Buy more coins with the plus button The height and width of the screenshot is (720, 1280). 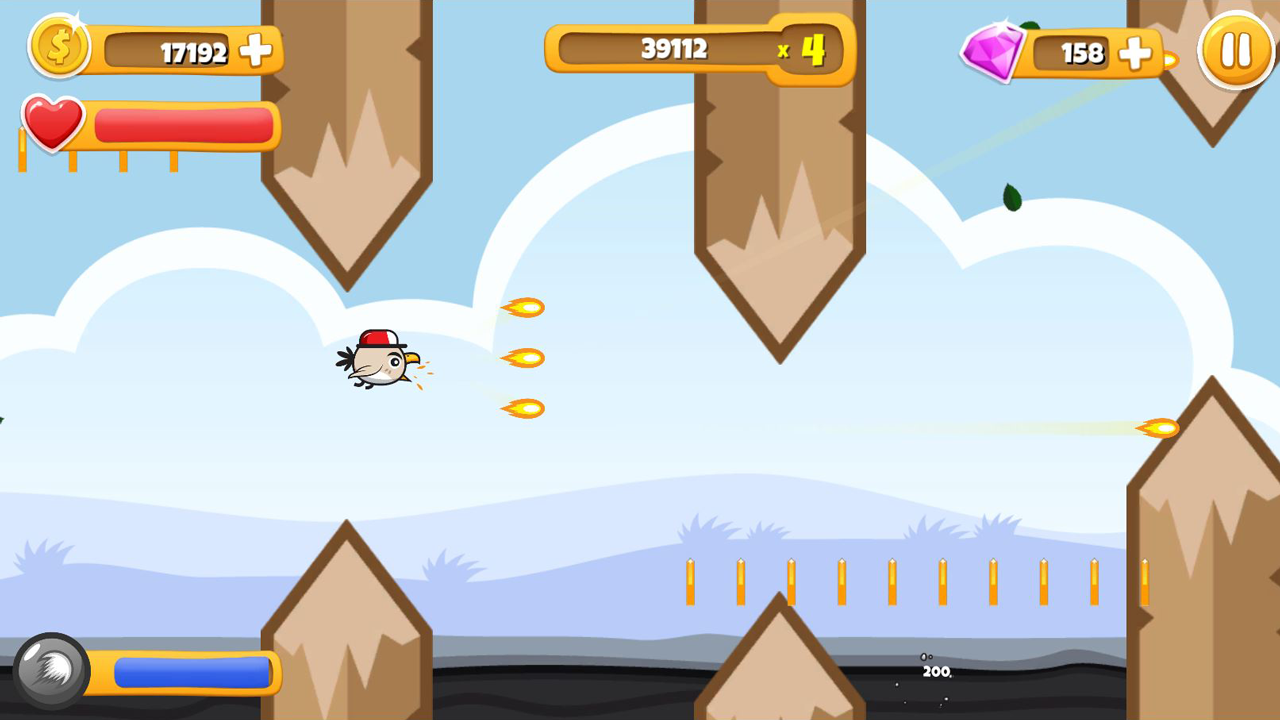pos(257,51)
